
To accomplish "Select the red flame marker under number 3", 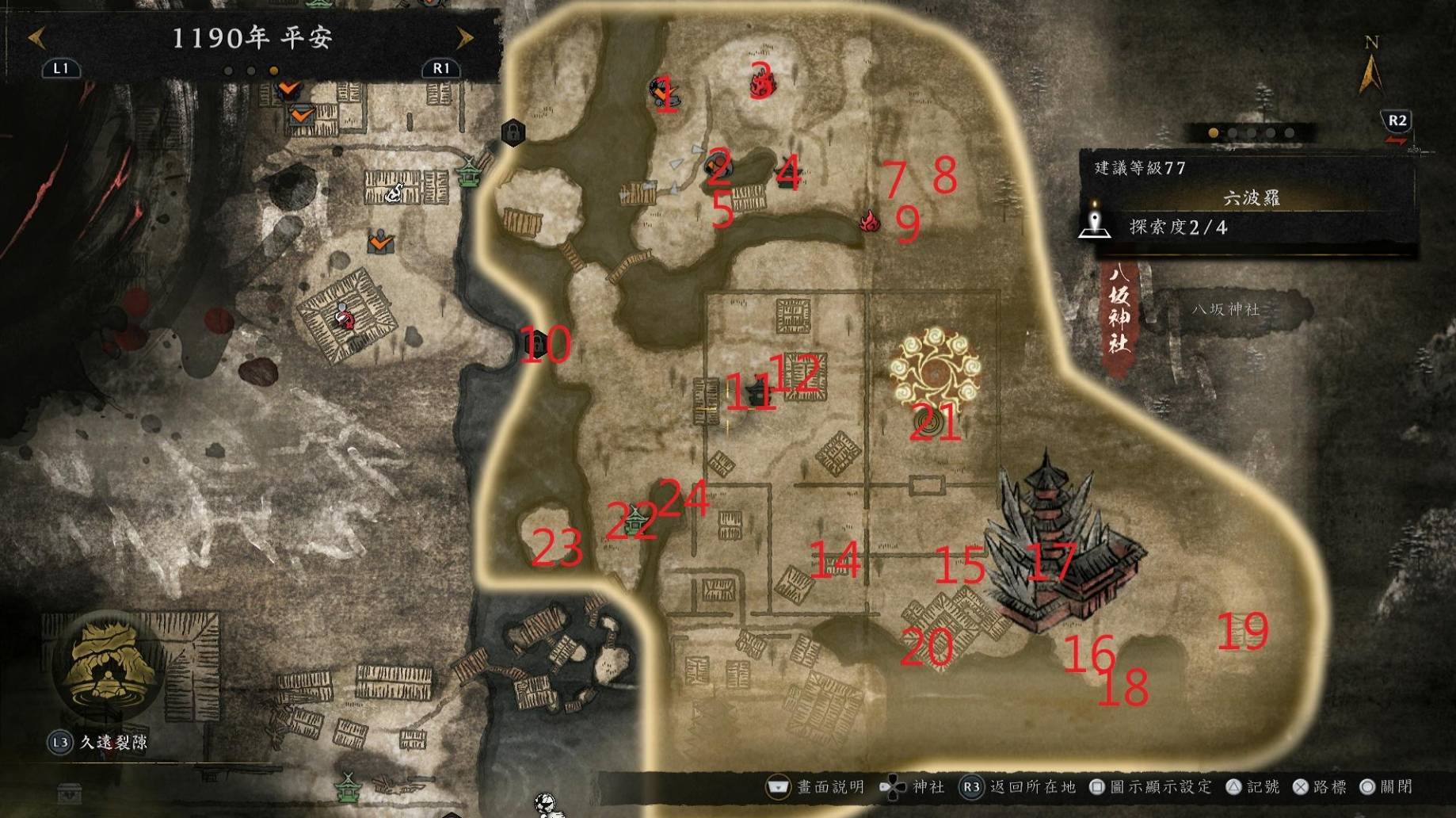I will coord(761,84).
